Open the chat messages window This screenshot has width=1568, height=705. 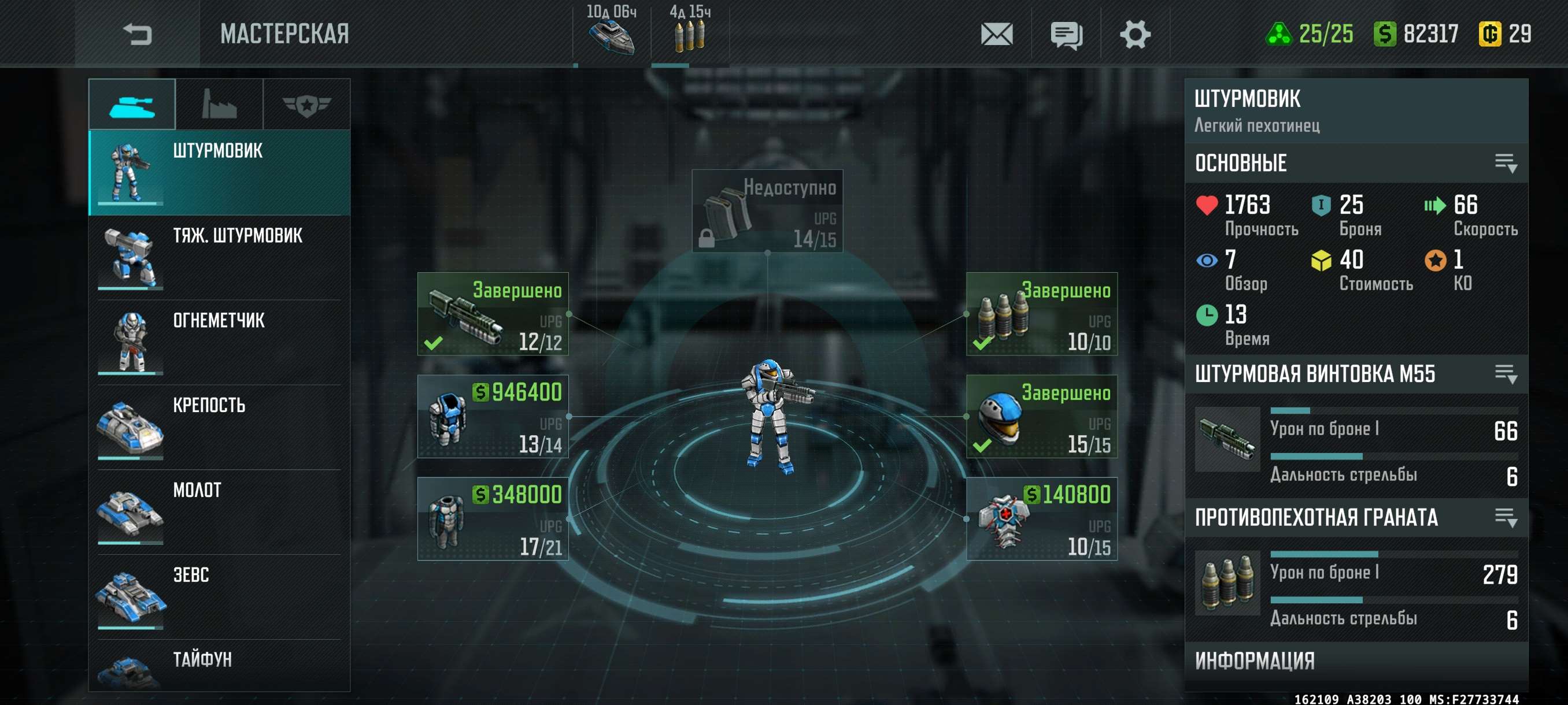pyautogui.click(x=1066, y=34)
